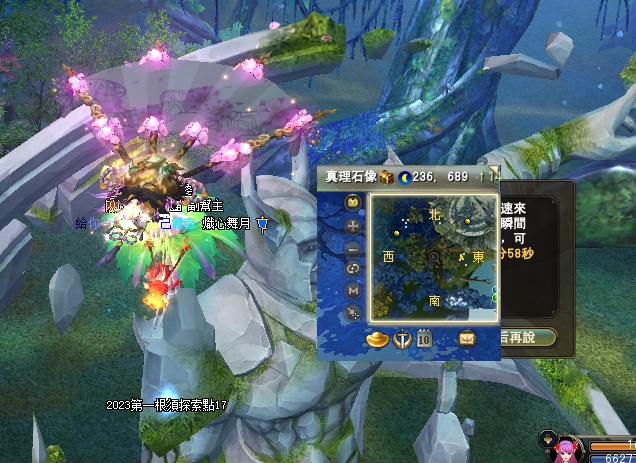Zoom in the minimap with plus button
The image size is (636, 463).
353,225
